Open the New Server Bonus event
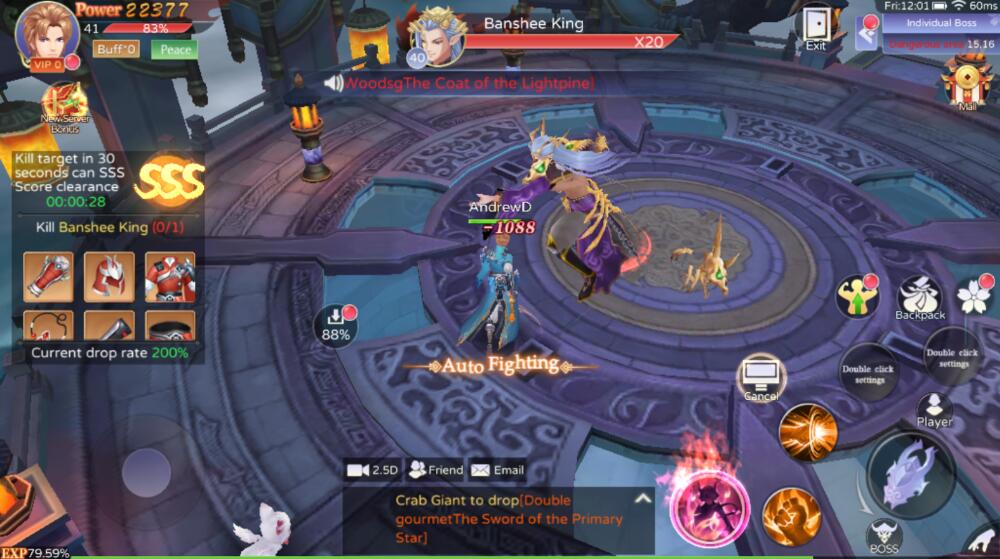 coord(66,107)
